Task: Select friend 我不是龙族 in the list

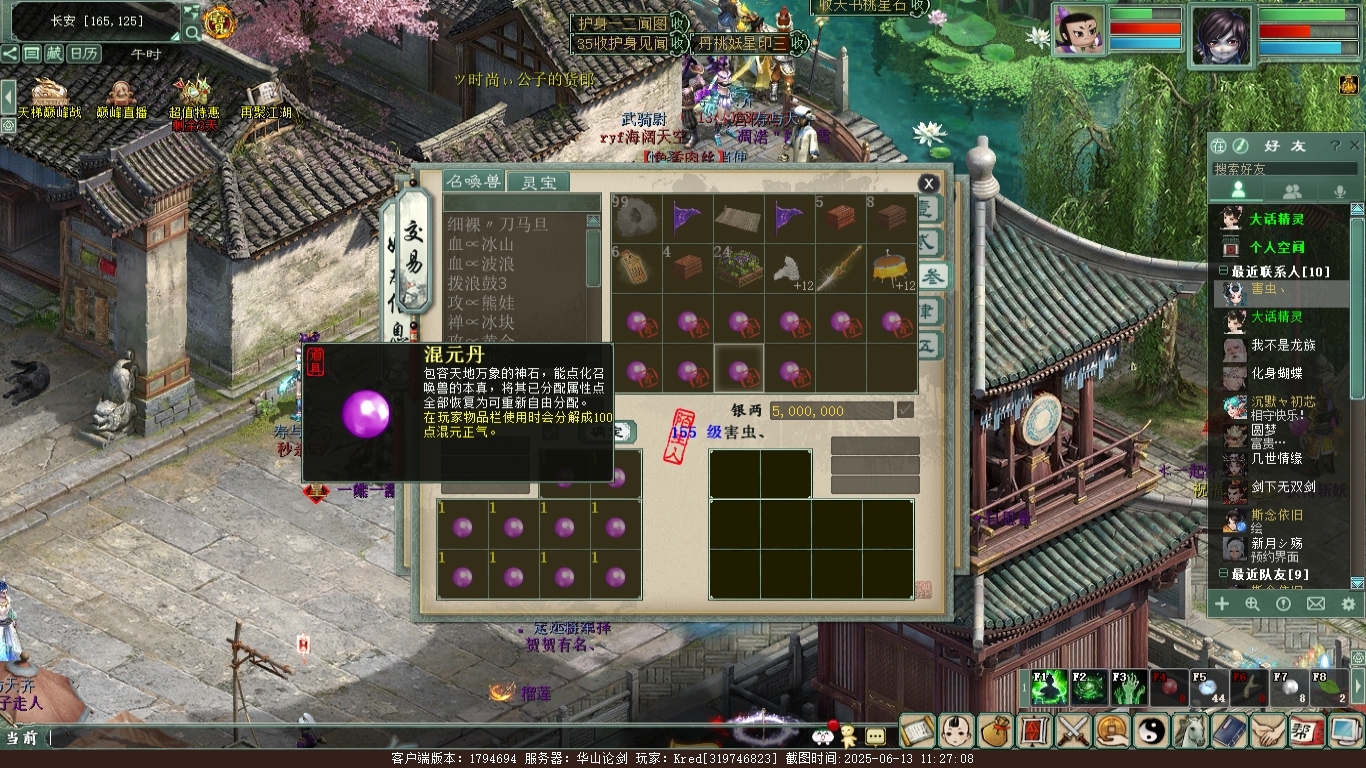Action: pos(1283,345)
